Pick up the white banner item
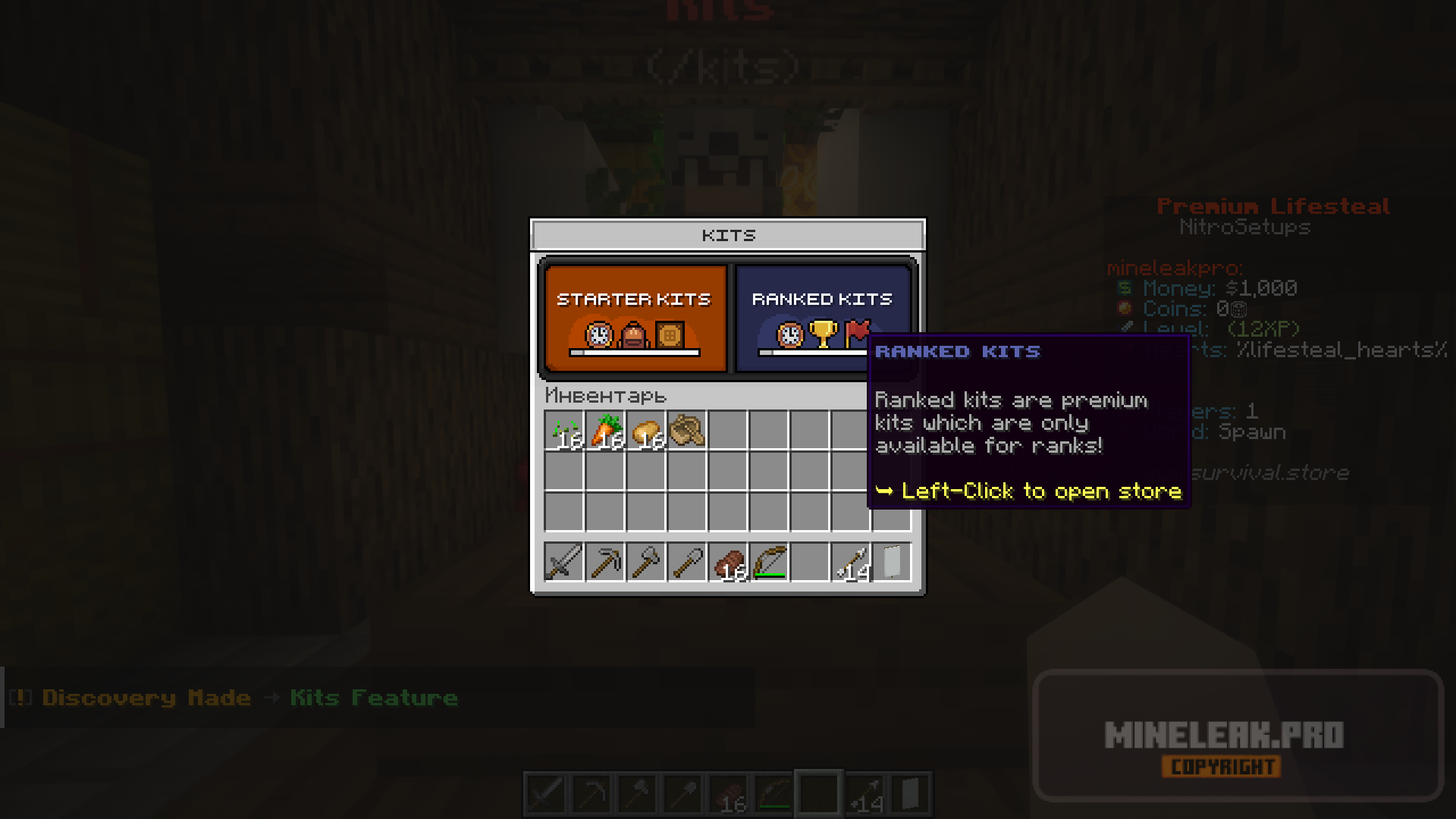 pyautogui.click(x=892, y=563)
